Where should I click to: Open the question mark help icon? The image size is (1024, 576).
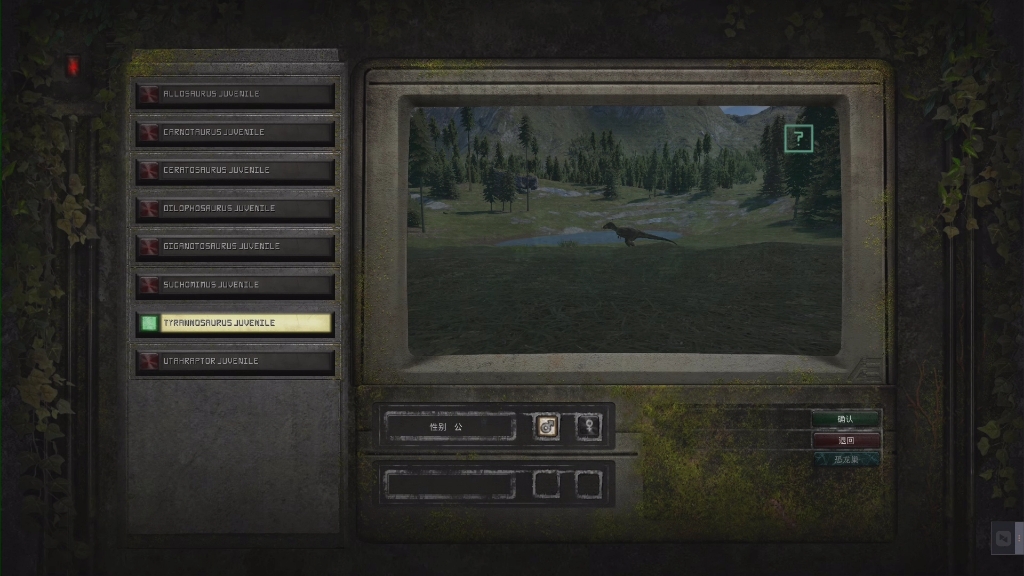click(x=798, y=139)
